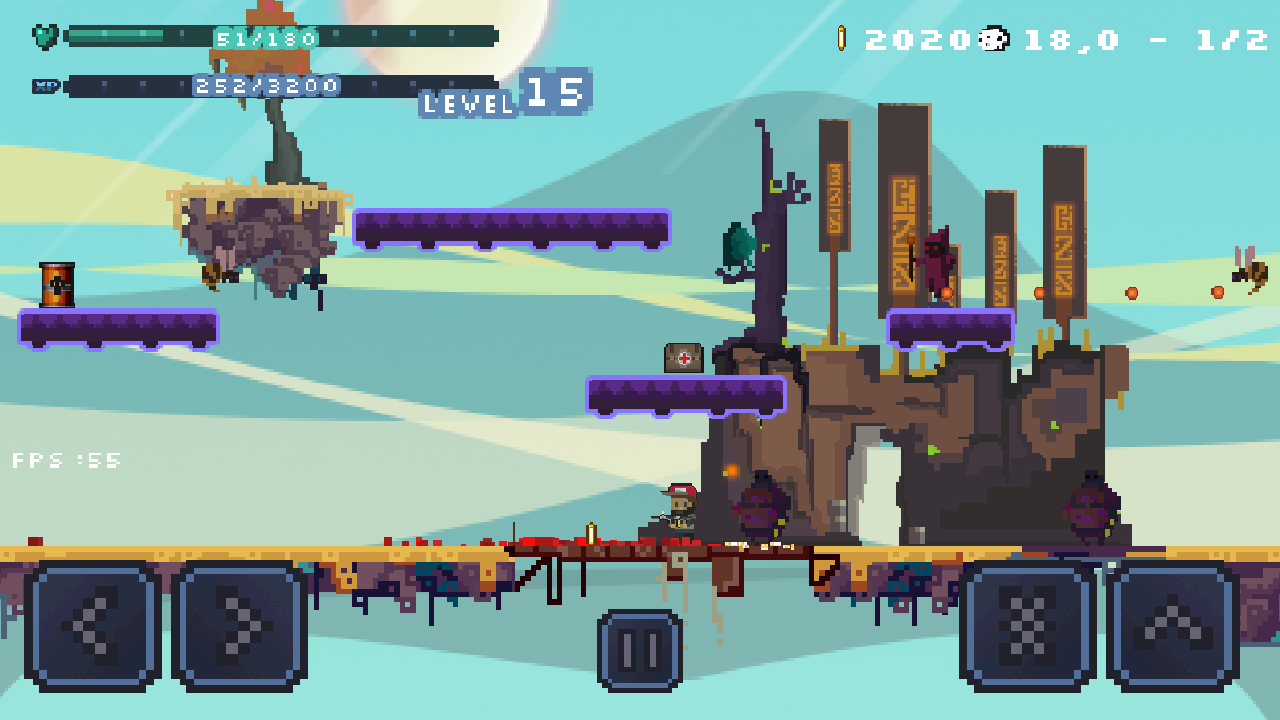Tap the X attack button
The height and width of the screenshot is (720, 1280).
point(1028,626)
